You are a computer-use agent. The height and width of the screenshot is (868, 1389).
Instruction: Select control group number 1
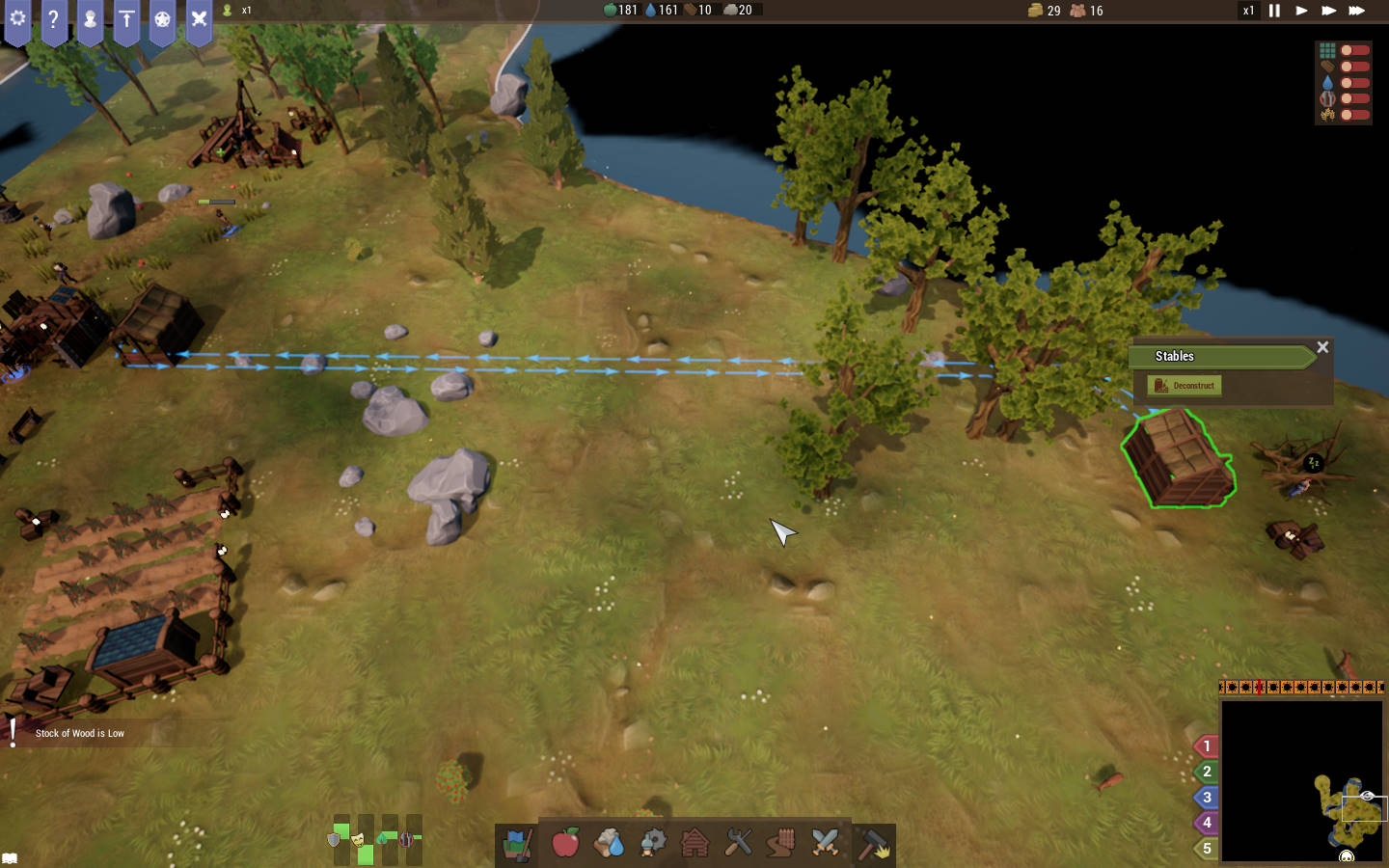[x=1207, y=746]
